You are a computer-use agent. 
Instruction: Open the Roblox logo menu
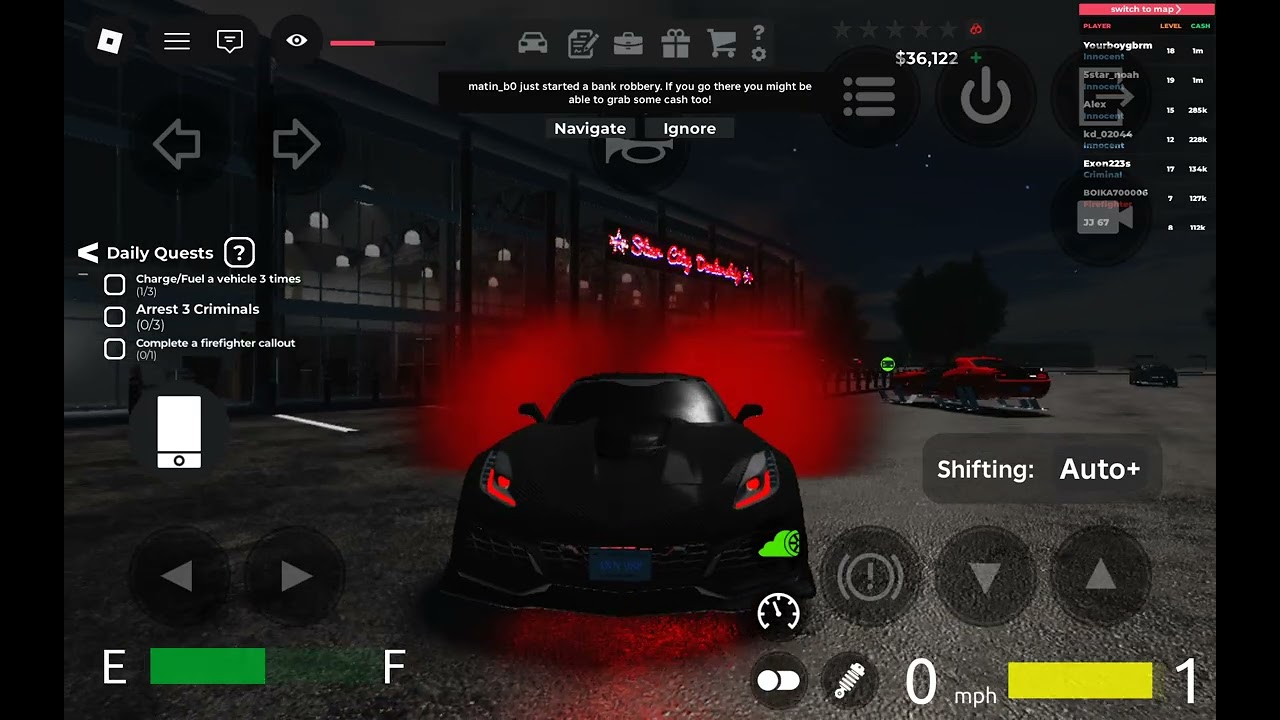[109, 41]
